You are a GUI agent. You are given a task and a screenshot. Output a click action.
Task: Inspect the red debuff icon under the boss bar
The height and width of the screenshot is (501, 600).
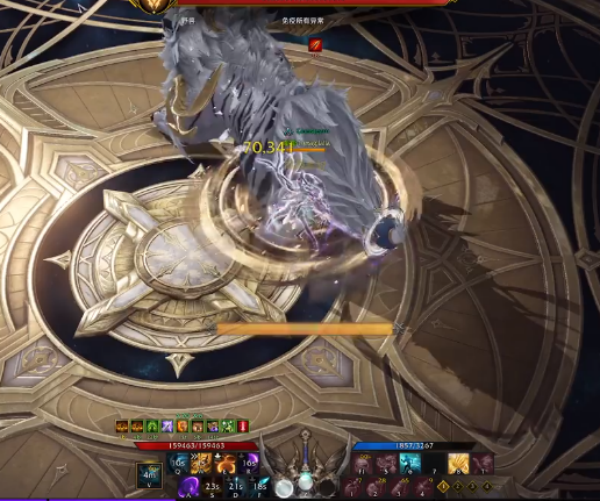click(314, 43)
